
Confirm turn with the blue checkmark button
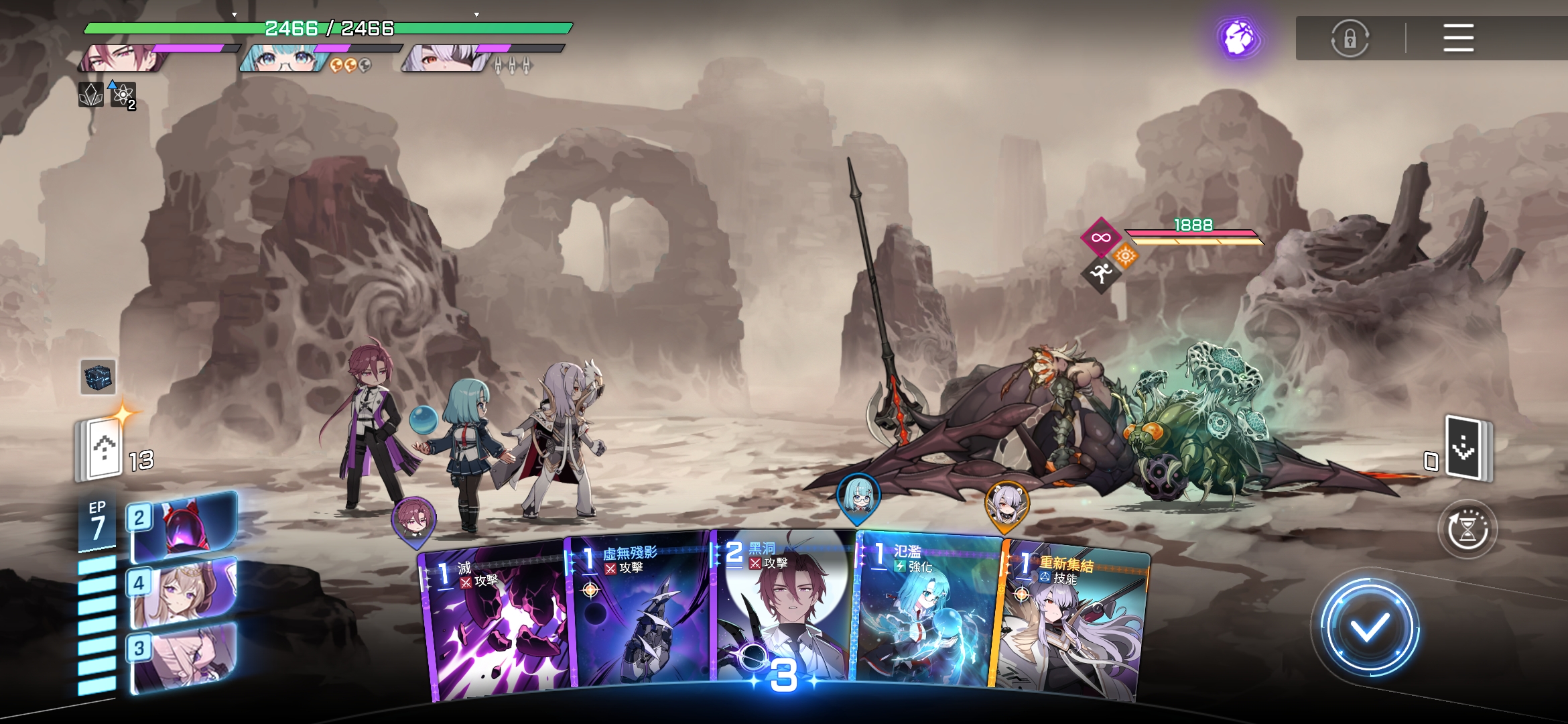click(x=1369, y=627)
